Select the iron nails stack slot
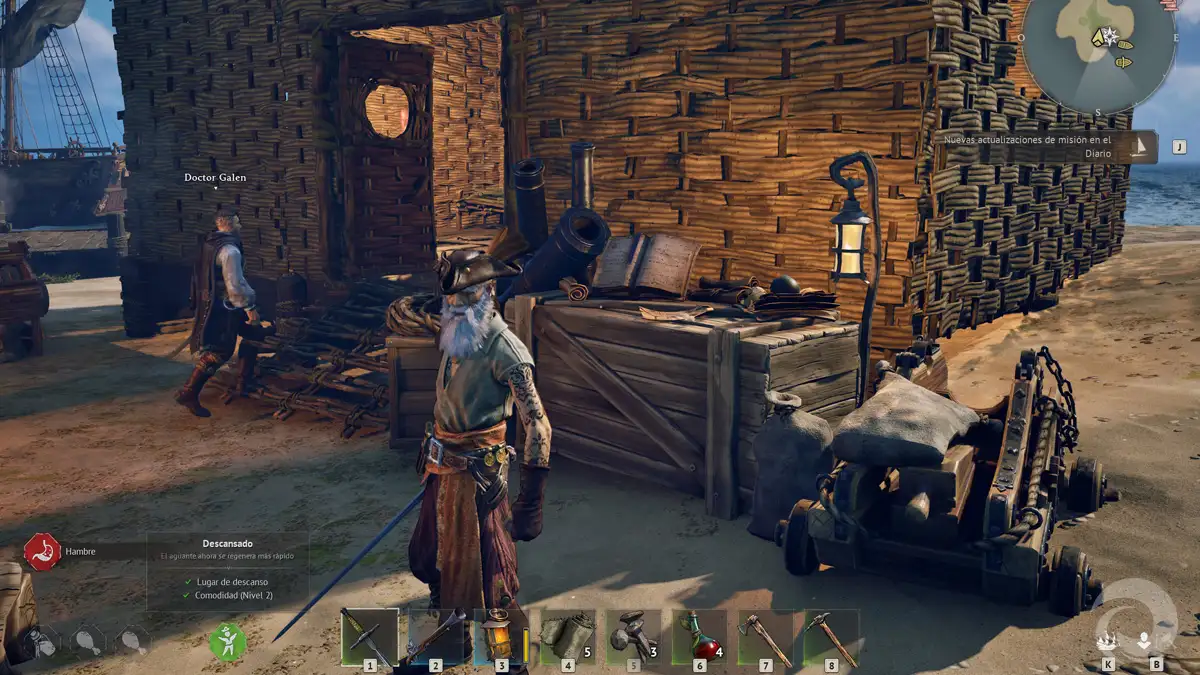Image resolution: width=1200 pixels, height=675 pixels. 633,636
